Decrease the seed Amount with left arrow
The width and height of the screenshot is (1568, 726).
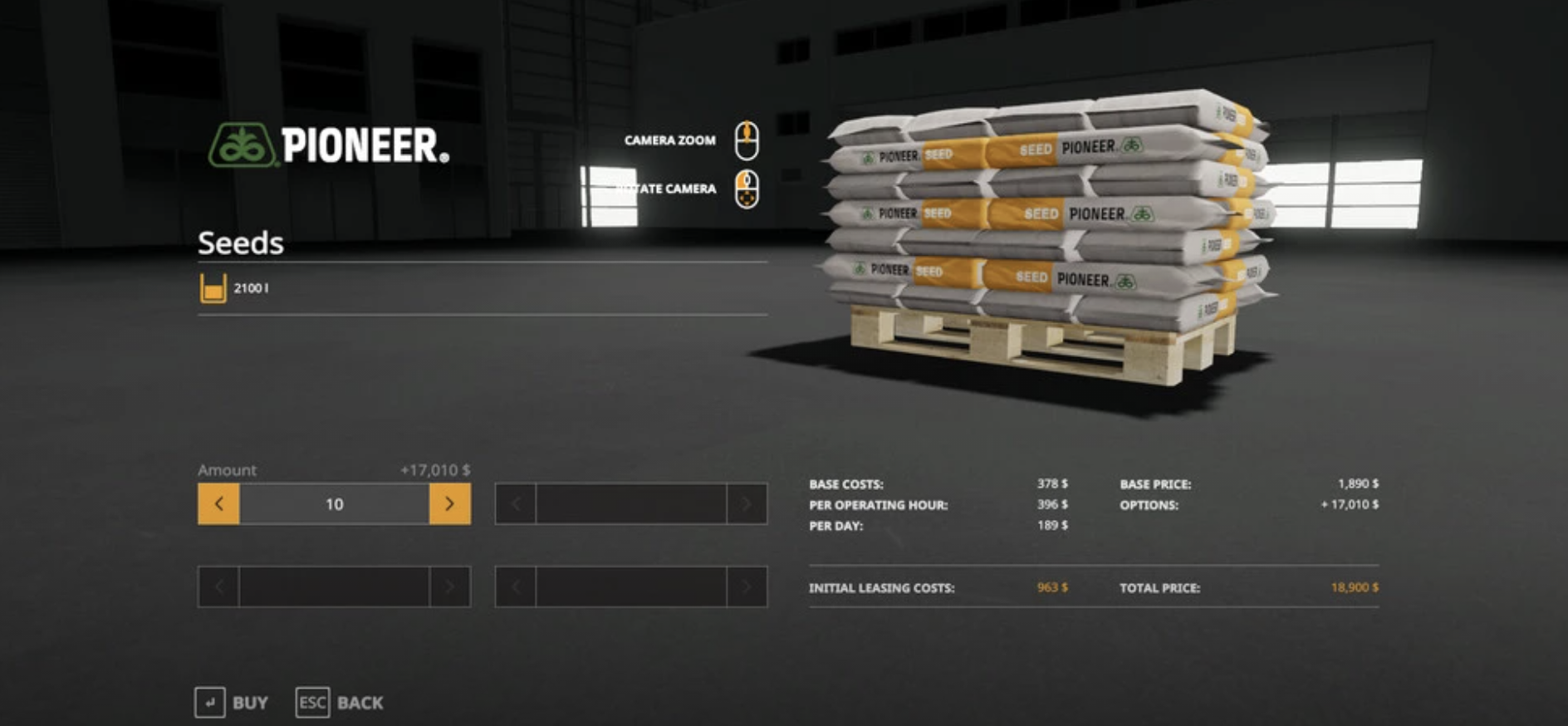[x=218, y=504]
